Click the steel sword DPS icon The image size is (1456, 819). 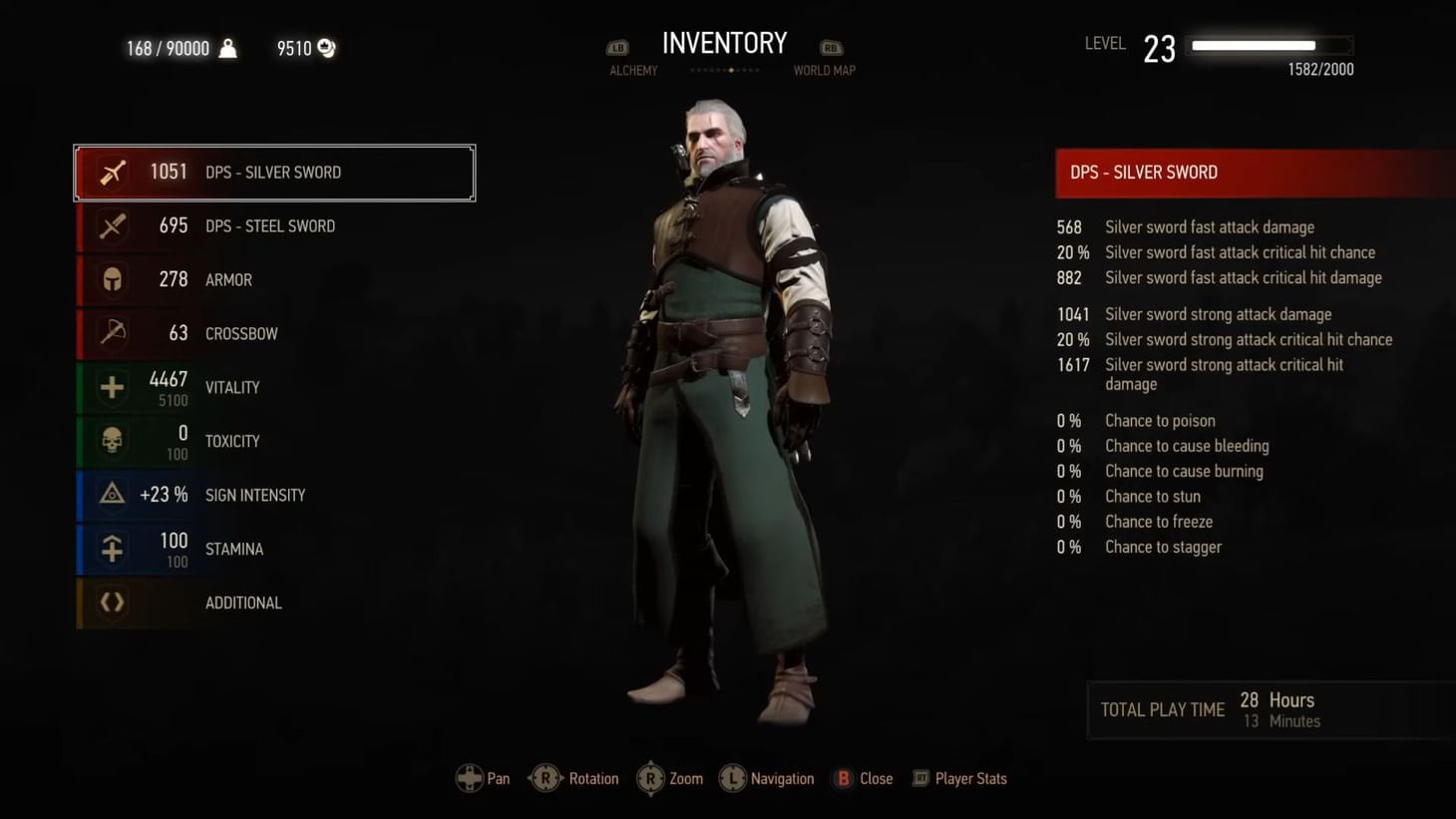point(112,226)
